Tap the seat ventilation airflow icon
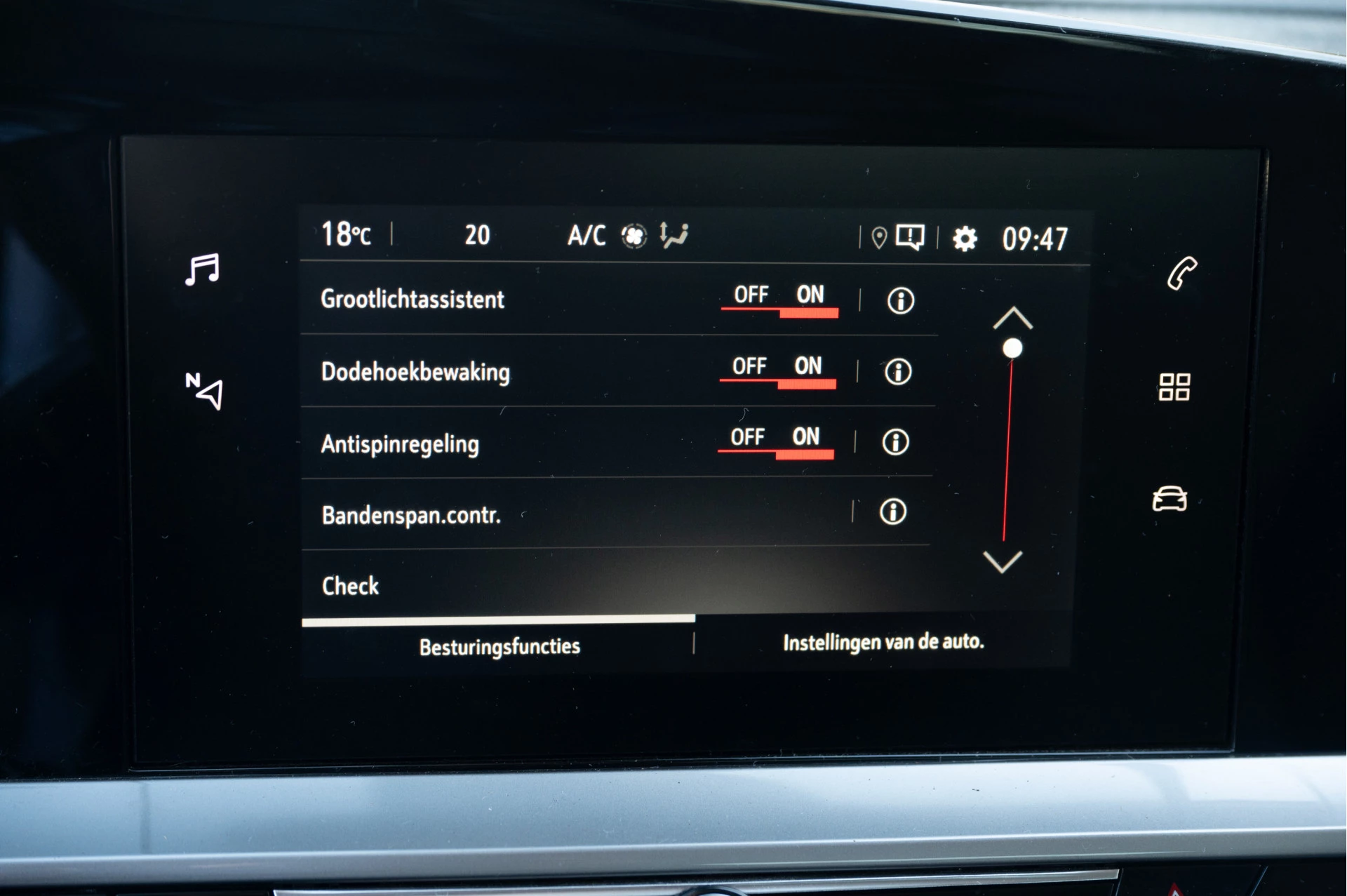This screenshot has height=896, width=1347. (x=675, y=236)
